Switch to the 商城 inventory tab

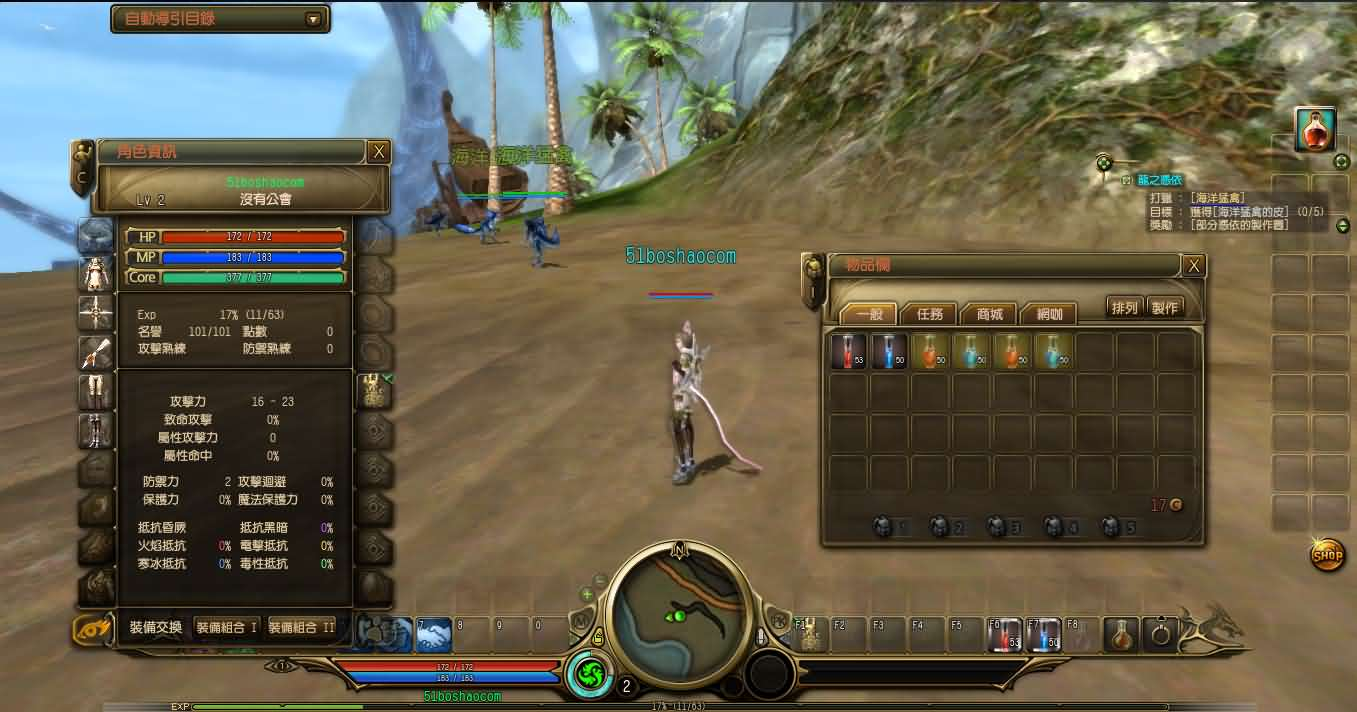(989, 313)
